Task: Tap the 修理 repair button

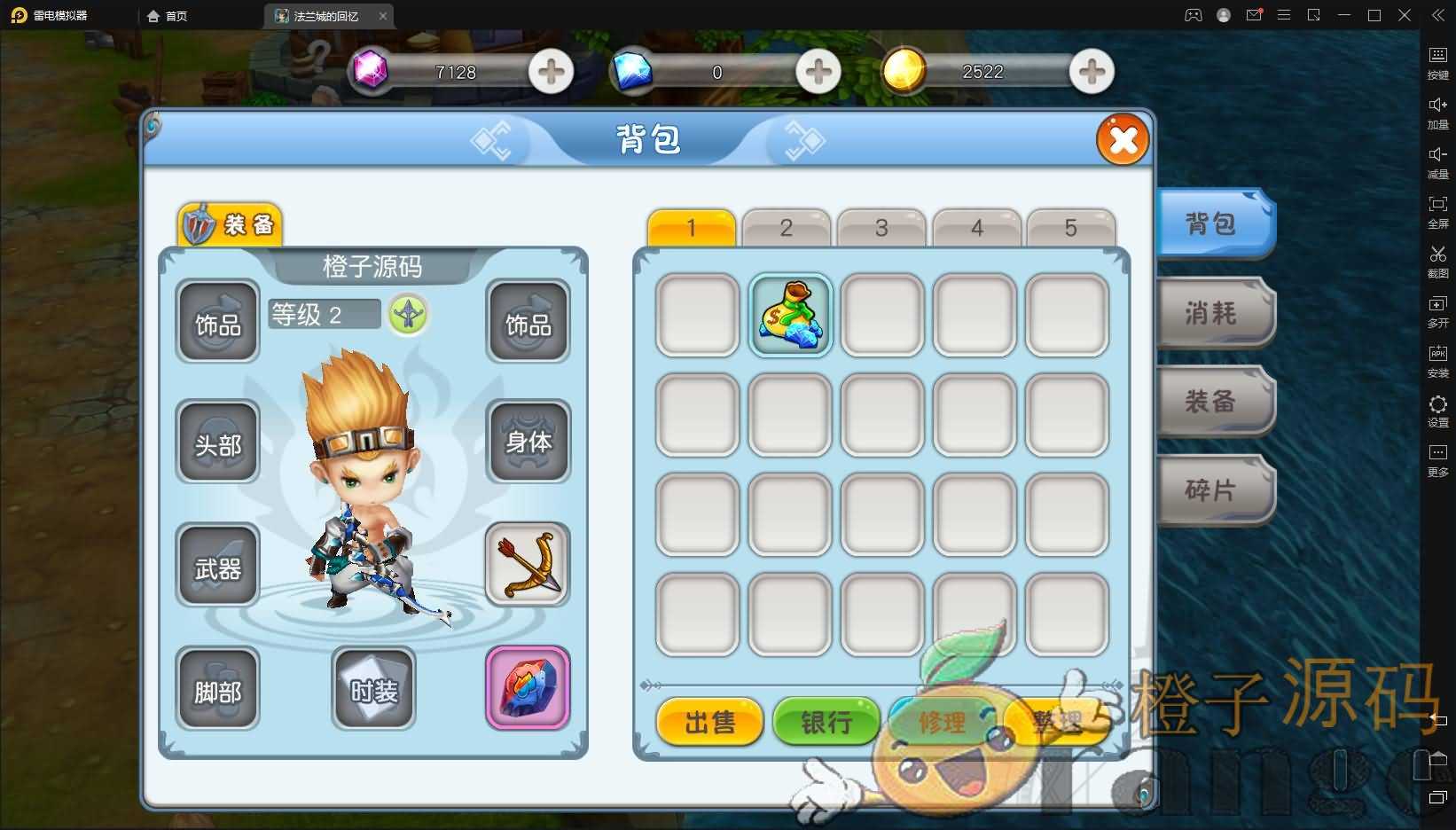Action: click(x=941, y=722)
